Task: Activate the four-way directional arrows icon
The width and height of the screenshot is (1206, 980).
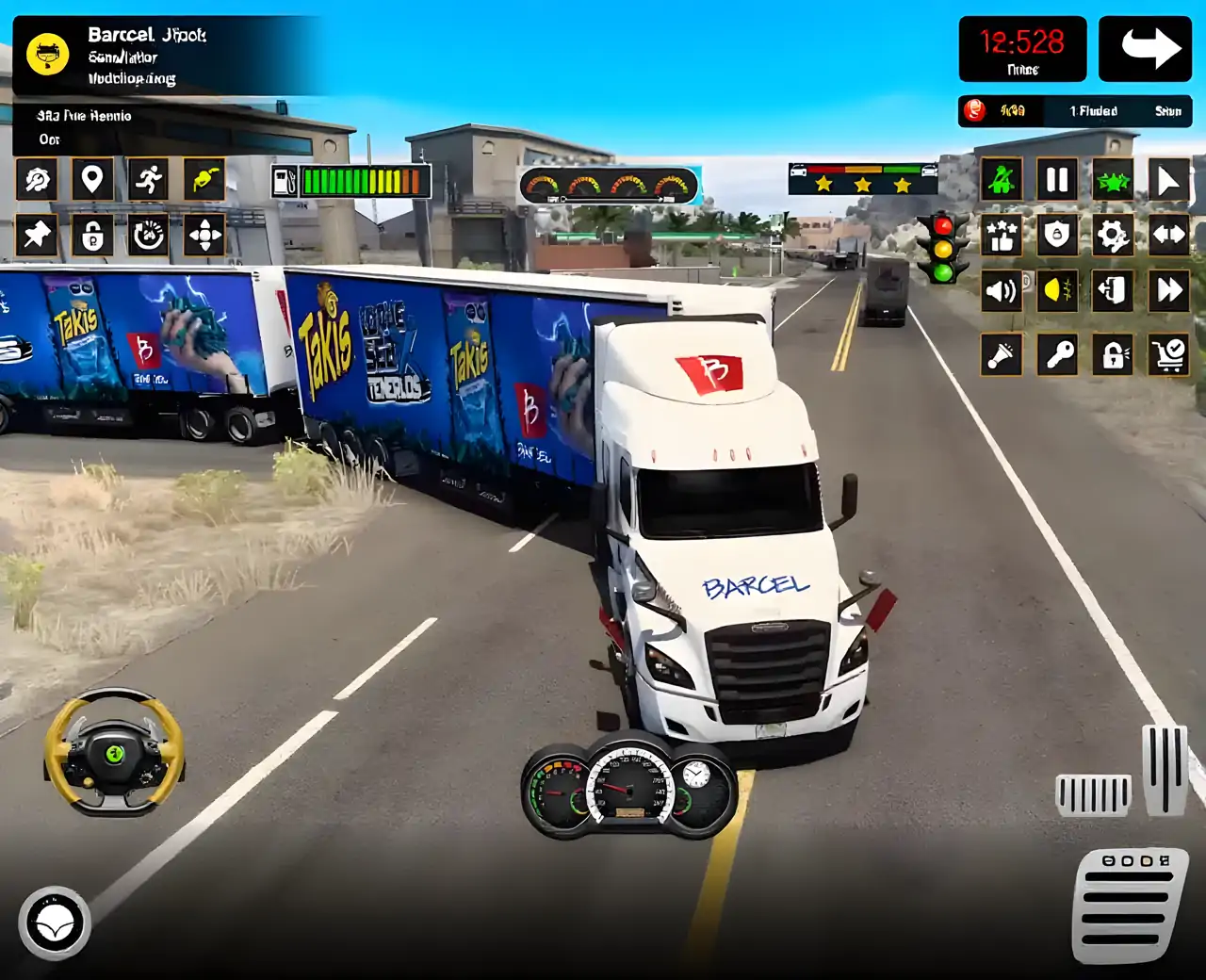Action: coord(204,235)
